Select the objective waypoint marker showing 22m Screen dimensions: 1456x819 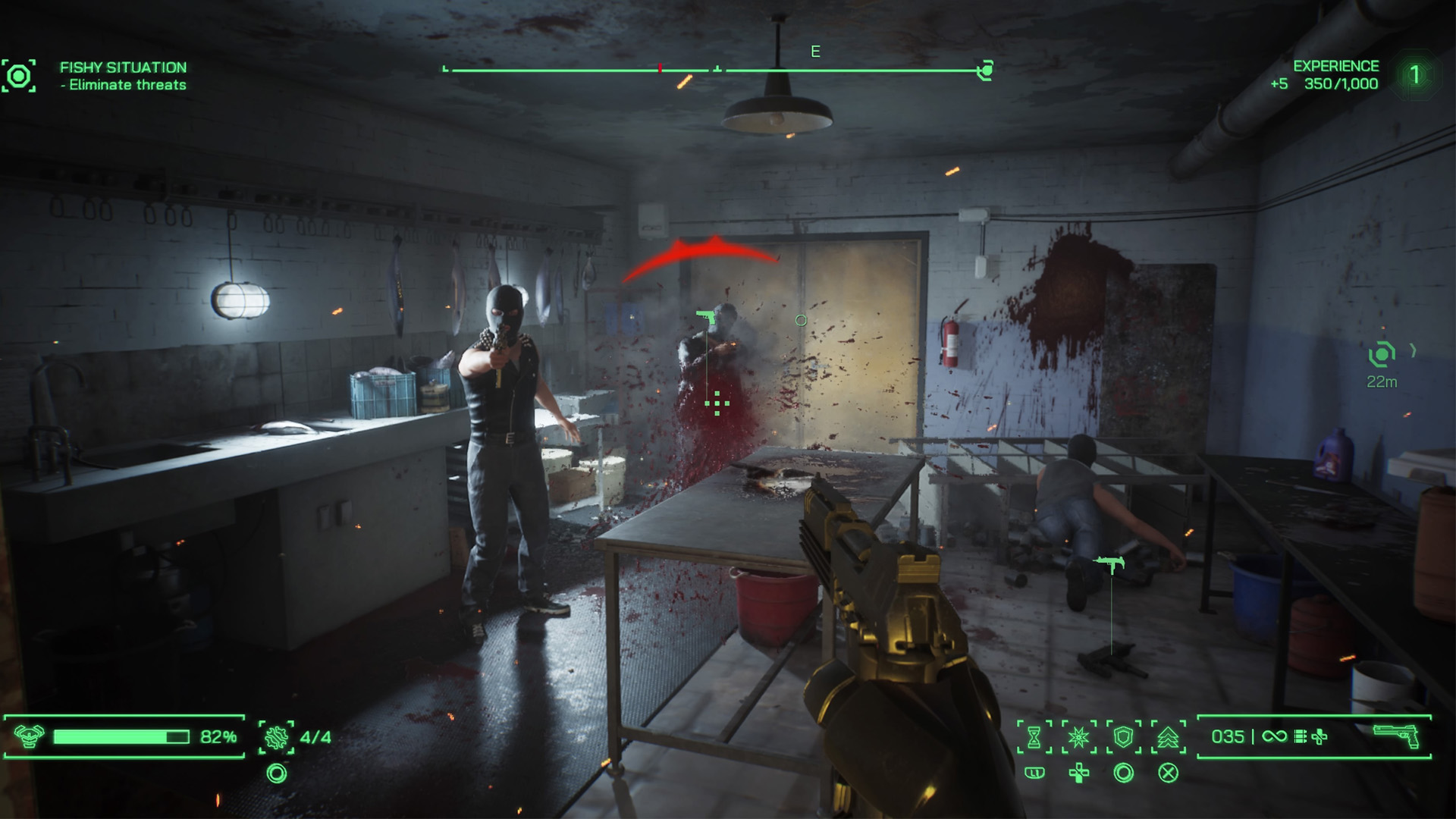pos(1382,354)
